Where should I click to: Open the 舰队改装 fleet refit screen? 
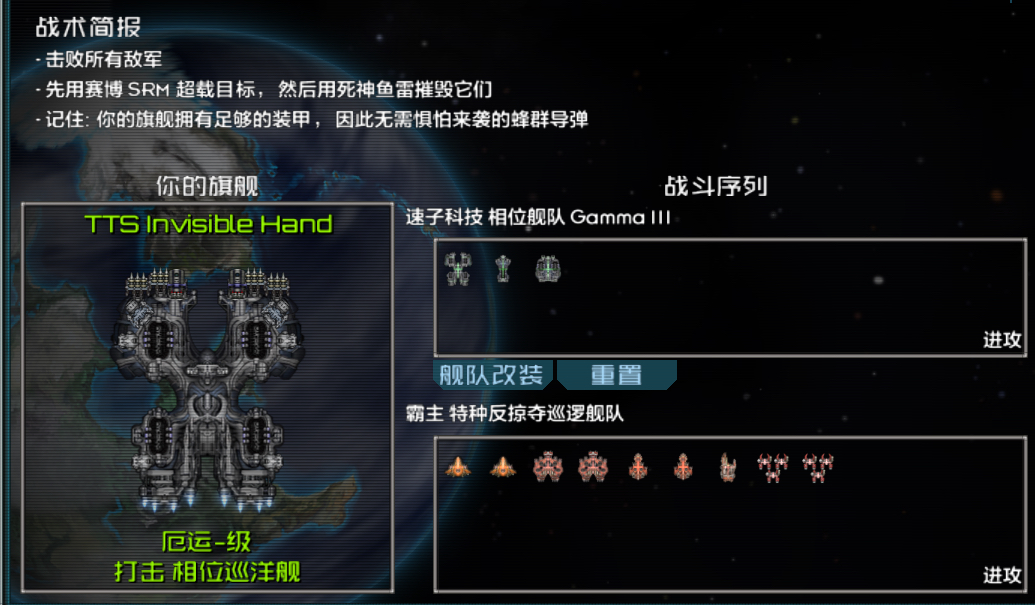(493, 375)
